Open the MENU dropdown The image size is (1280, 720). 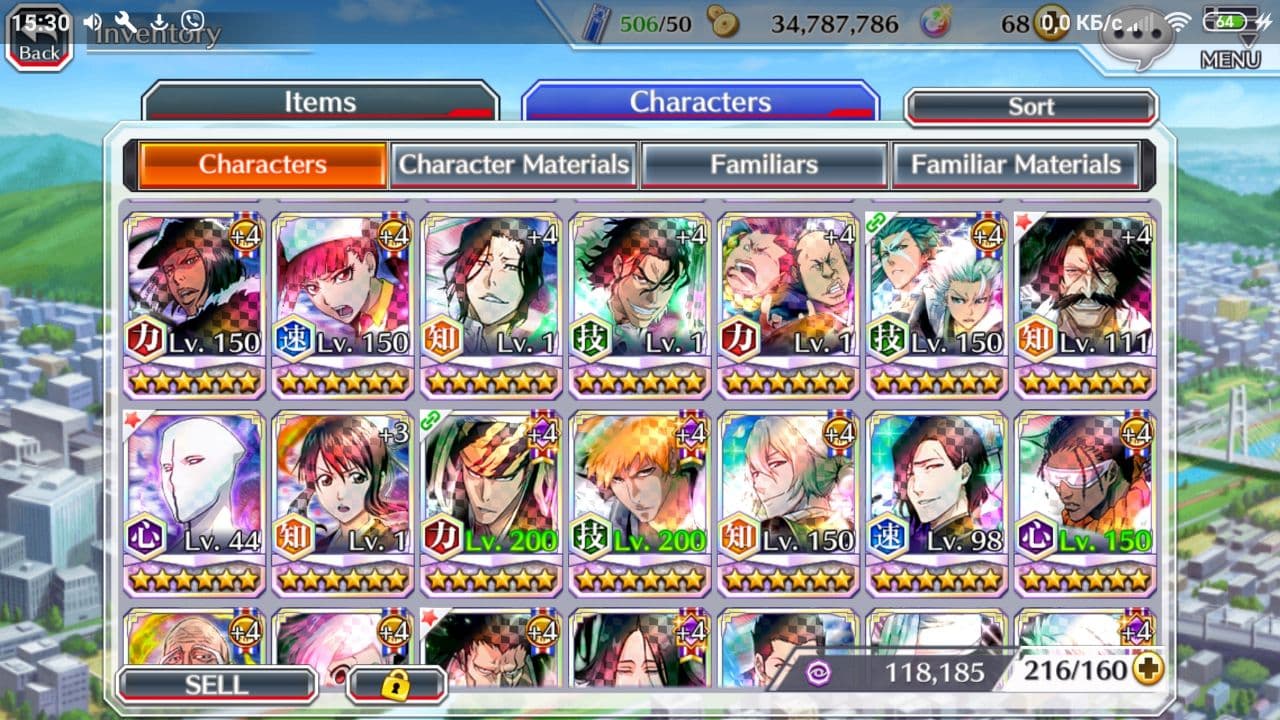coord(1230,58)
